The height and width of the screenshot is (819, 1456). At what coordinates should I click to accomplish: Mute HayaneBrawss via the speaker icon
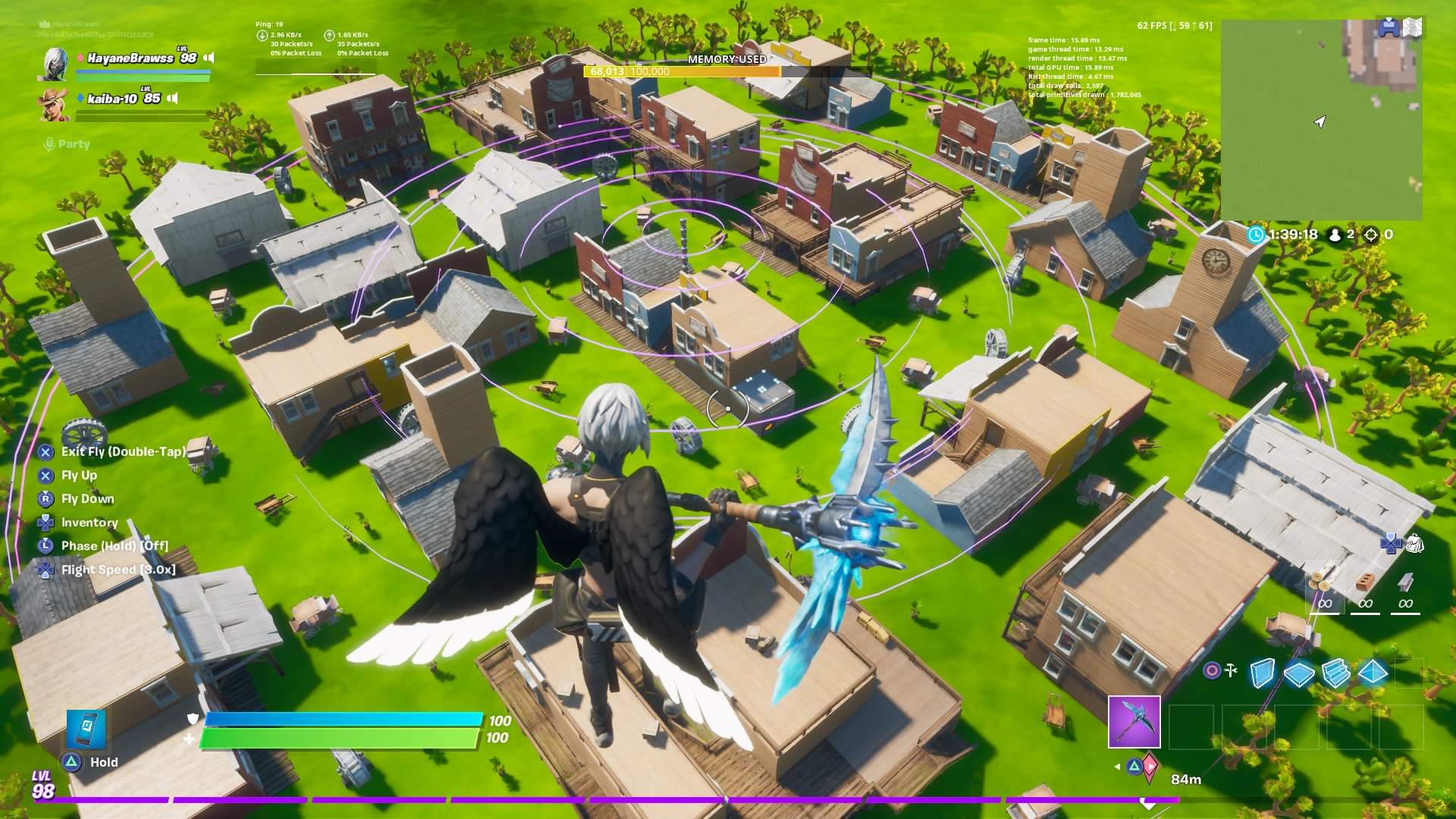point(209,57)
